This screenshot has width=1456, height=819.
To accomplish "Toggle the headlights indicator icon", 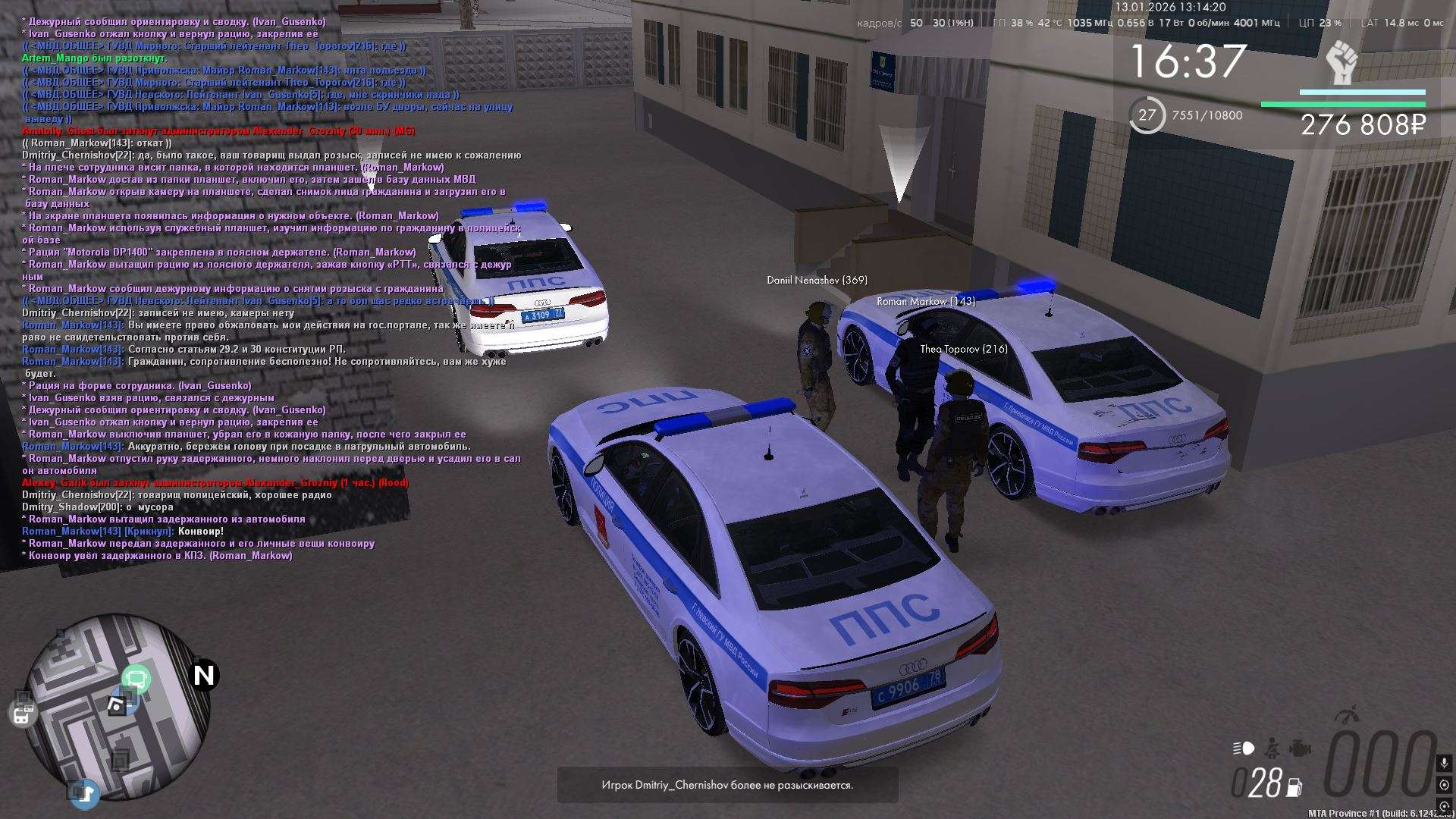I will point(1244,748).
